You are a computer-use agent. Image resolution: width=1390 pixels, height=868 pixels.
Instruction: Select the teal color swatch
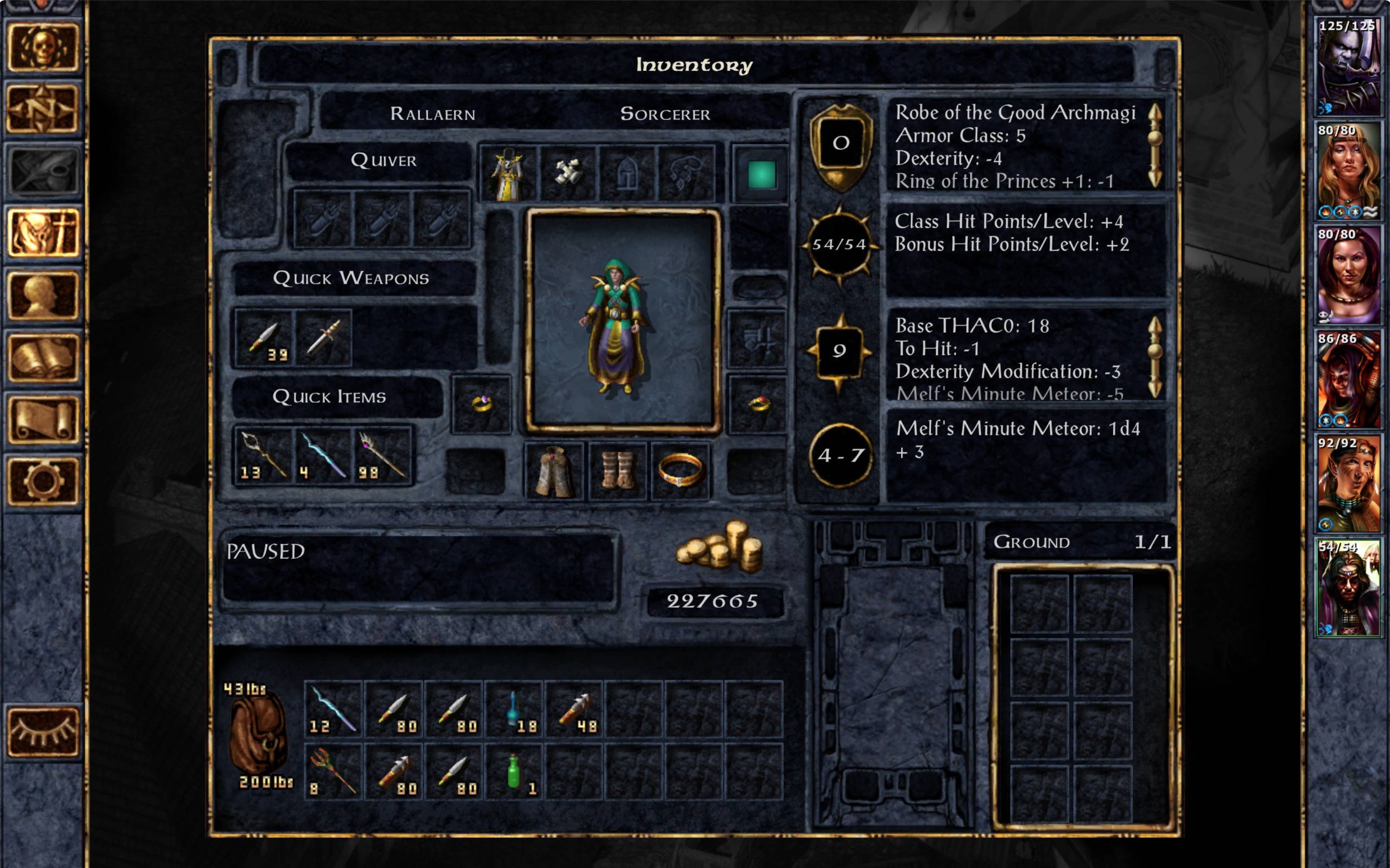click(x=761, y=175)
